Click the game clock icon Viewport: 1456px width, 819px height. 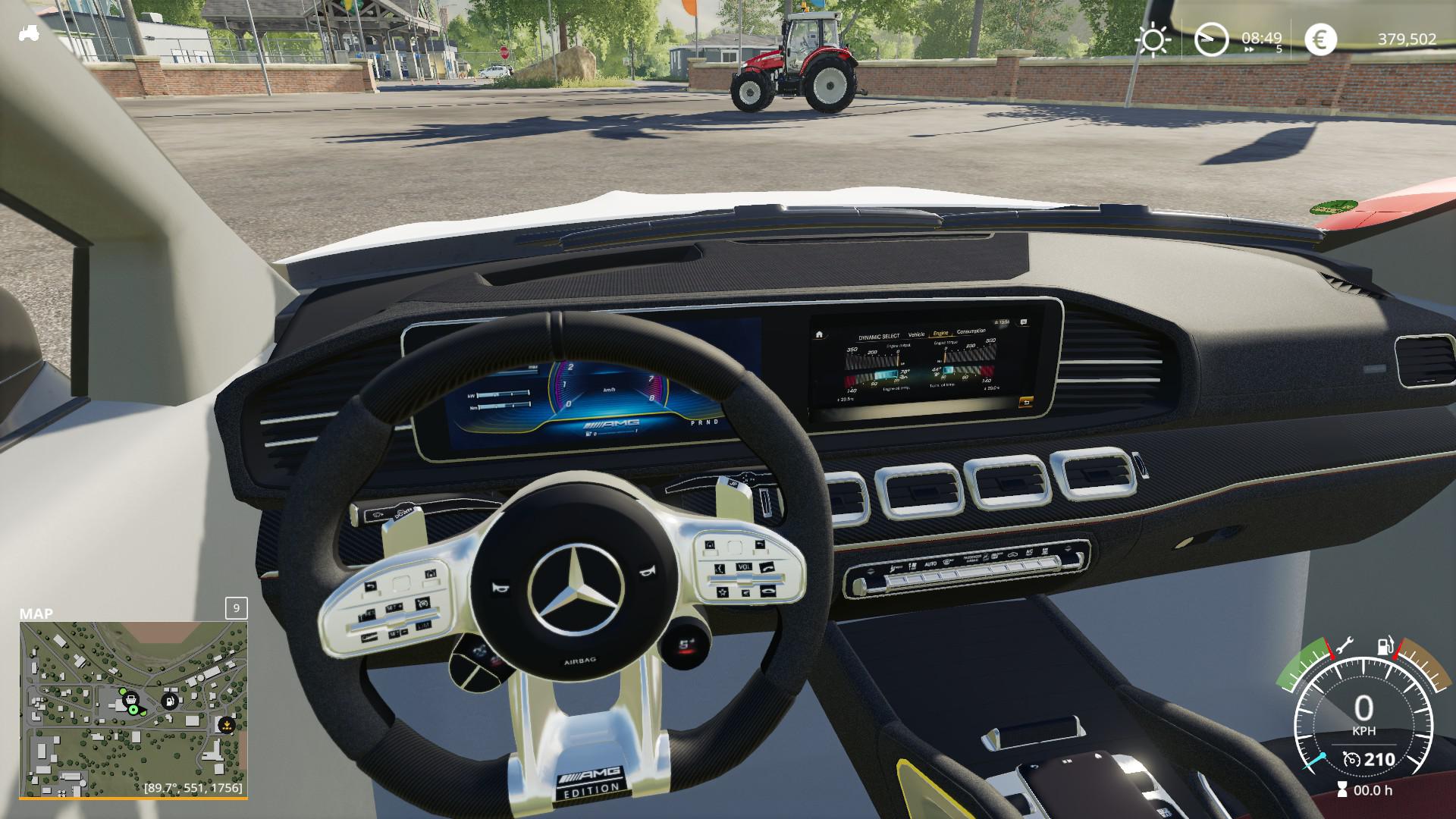point(1211,39)
